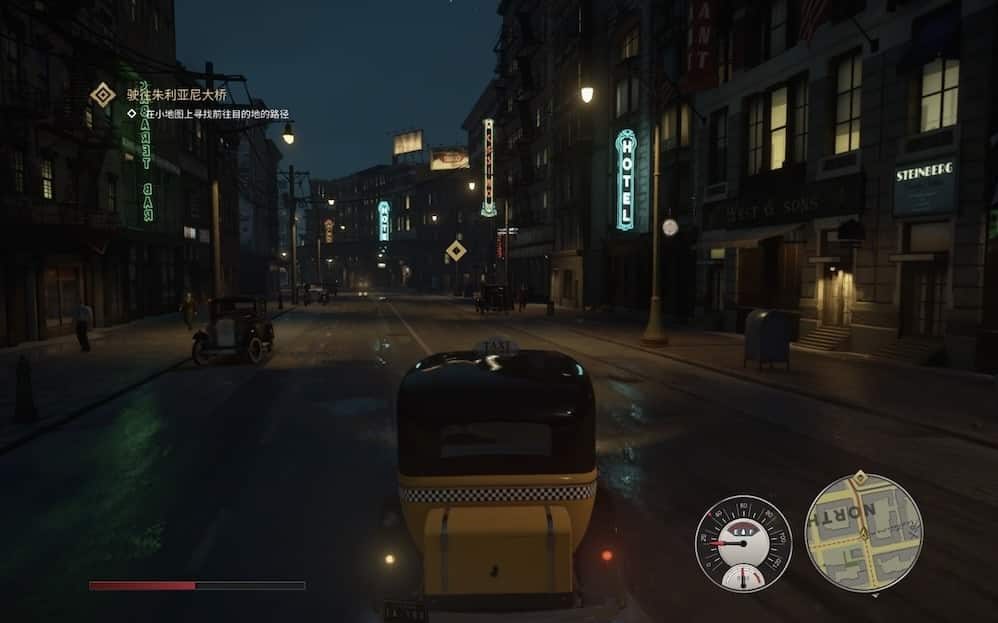Click the circular minimap

tap(864, 532)
